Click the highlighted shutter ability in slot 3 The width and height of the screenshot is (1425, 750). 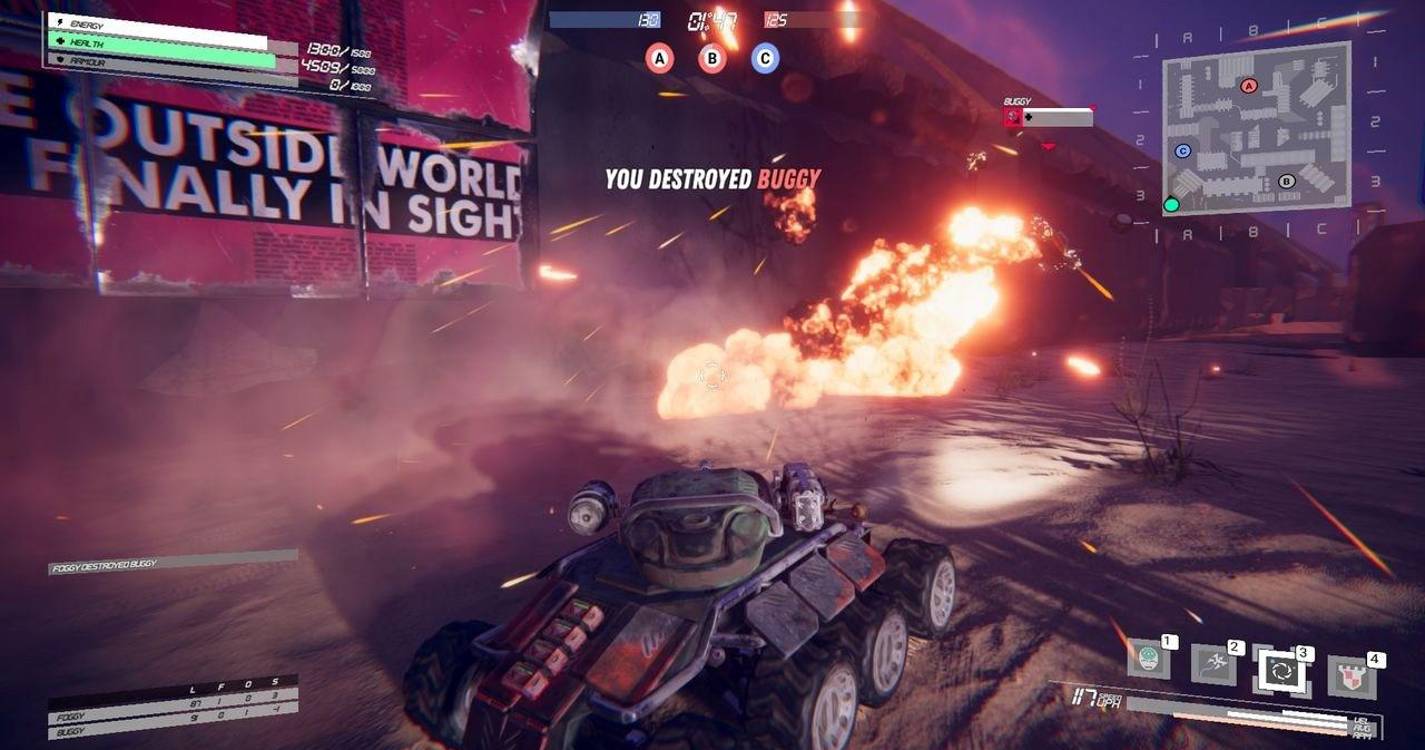click(1283, 670)
